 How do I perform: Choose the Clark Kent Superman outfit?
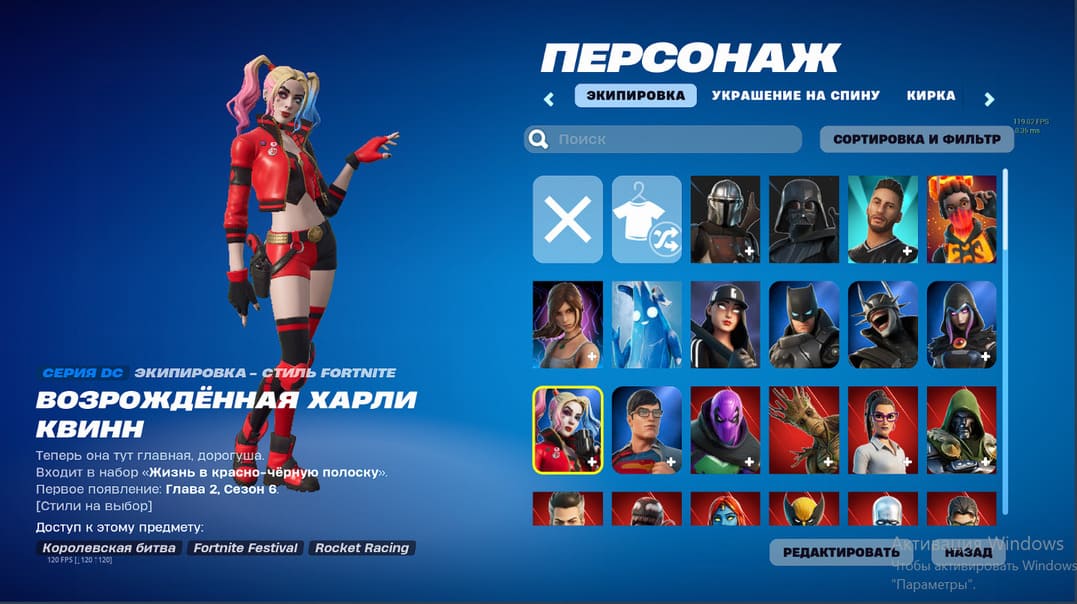tap(646, 429)
